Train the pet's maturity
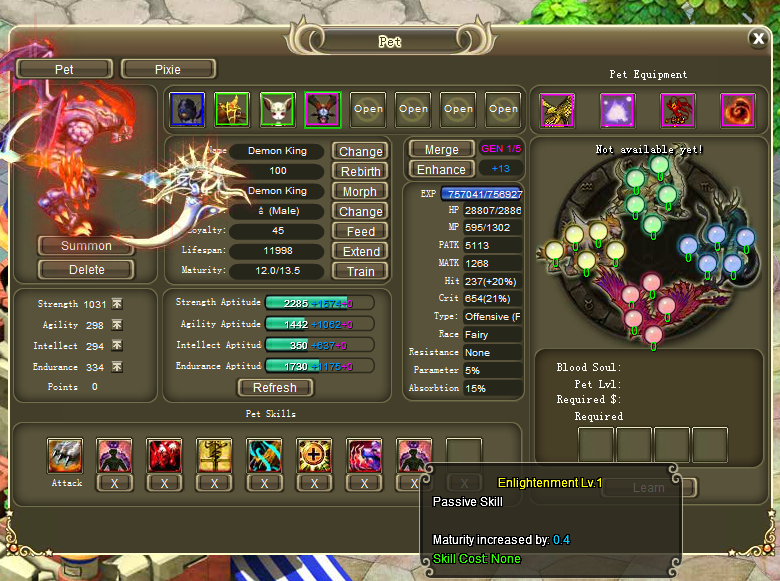This screenshot has width=780, height=581. pyautogui.click(x=360, y=271)
